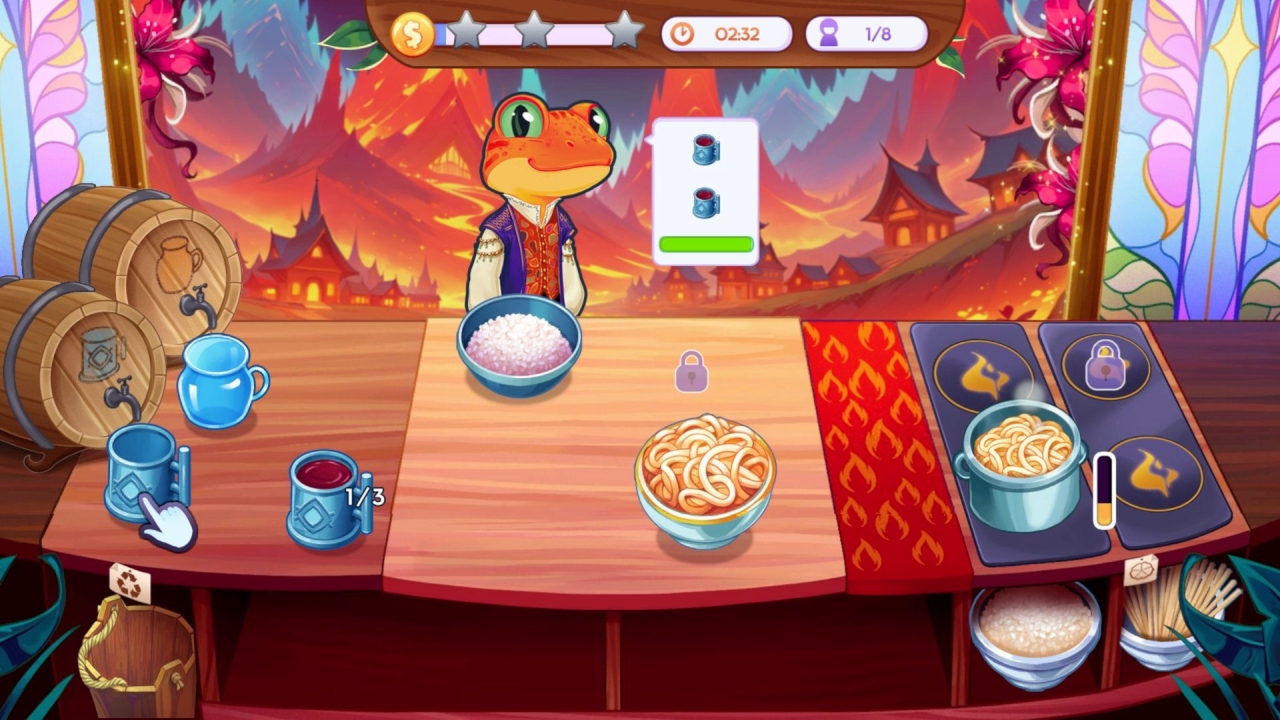Click the bottom red mug in the order bubble
Viewport: 1280px width, 720px height.
(706, 202)
